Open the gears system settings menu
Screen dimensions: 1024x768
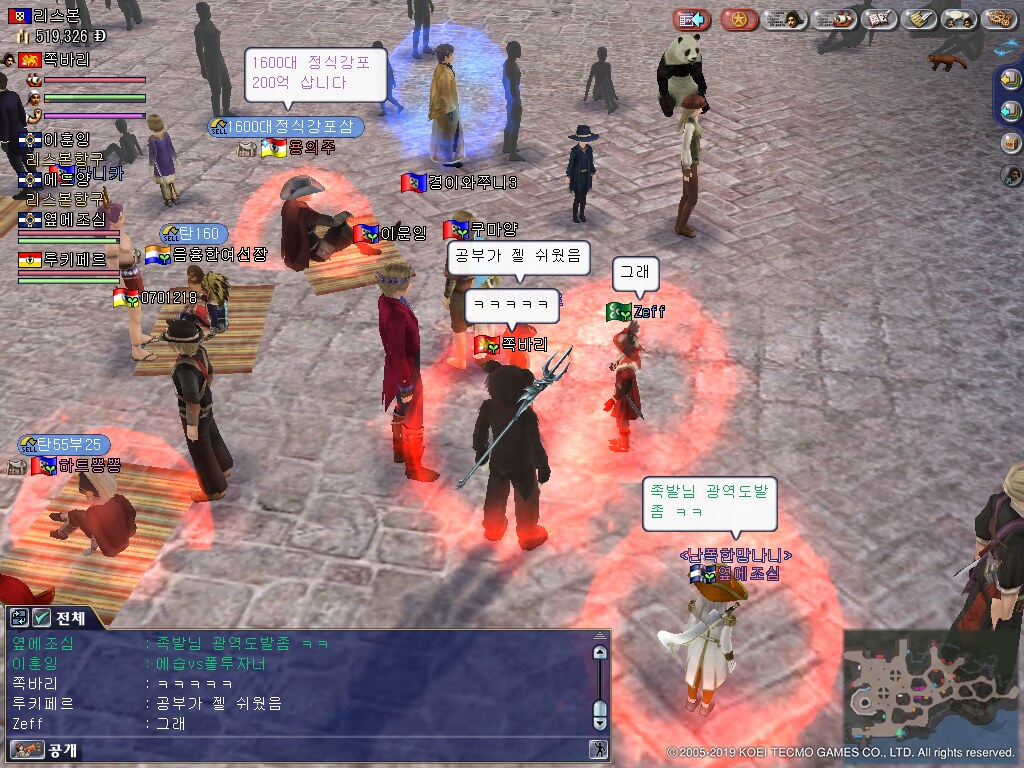point(999,19)
